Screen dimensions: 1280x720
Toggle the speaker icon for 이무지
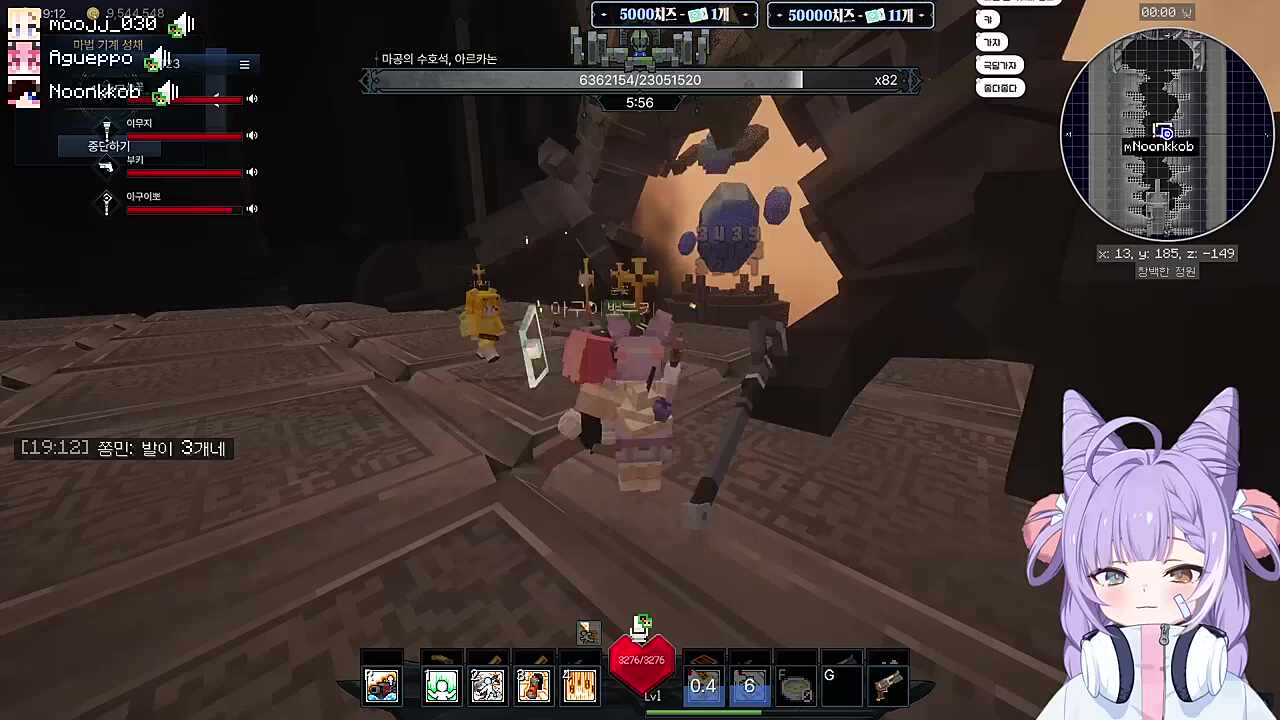click(x=252, y=136)
